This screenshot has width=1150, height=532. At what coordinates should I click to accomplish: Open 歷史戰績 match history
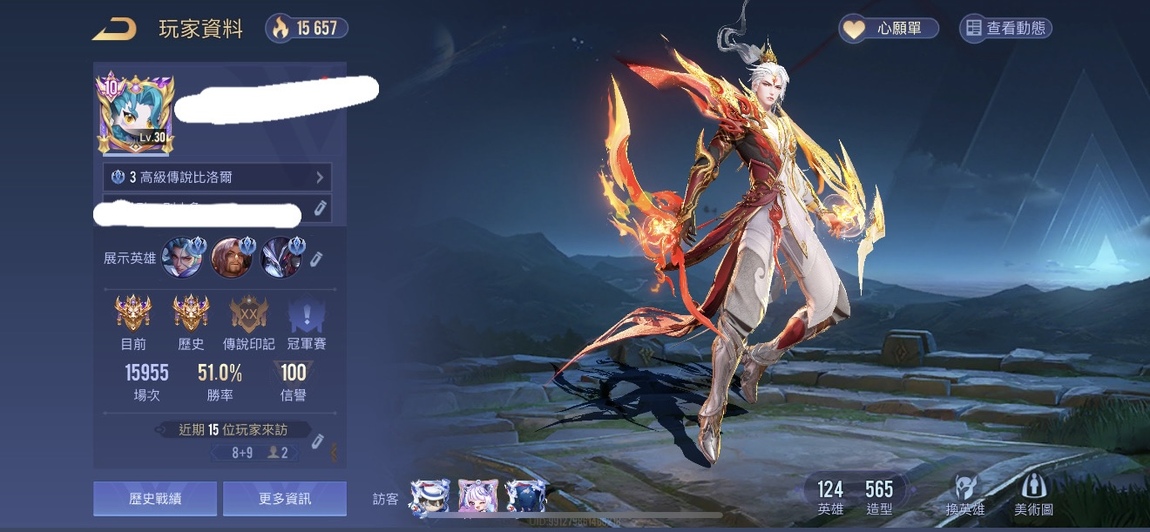(x=155, y=498)
